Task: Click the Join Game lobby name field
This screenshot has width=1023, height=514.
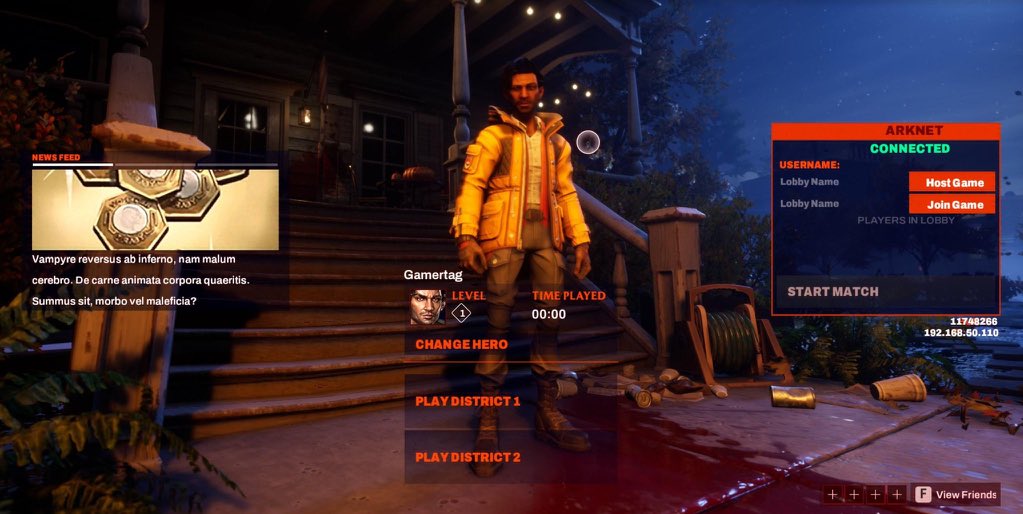Action: coord(840,204)
